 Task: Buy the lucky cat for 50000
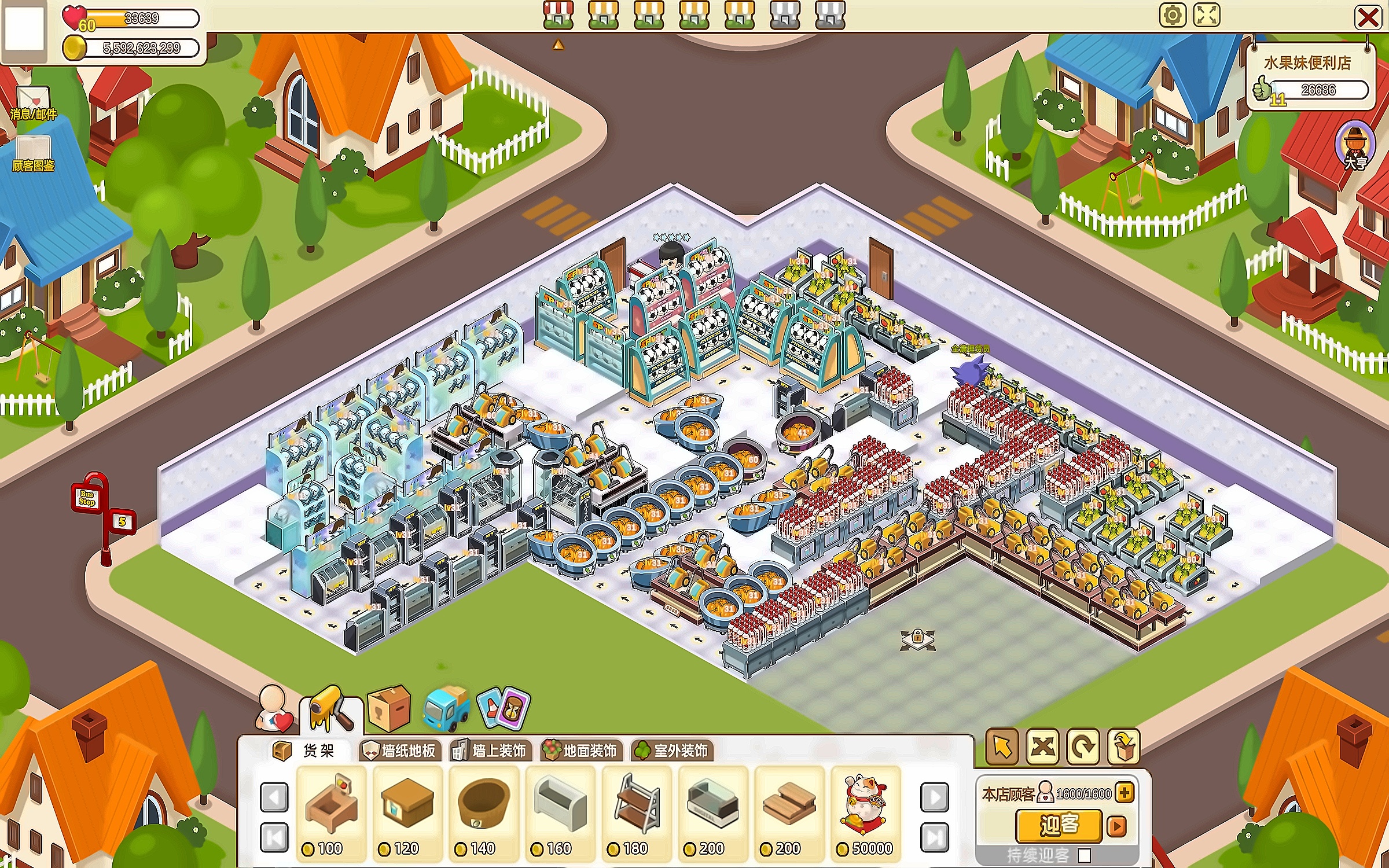(x=865, y=811)
